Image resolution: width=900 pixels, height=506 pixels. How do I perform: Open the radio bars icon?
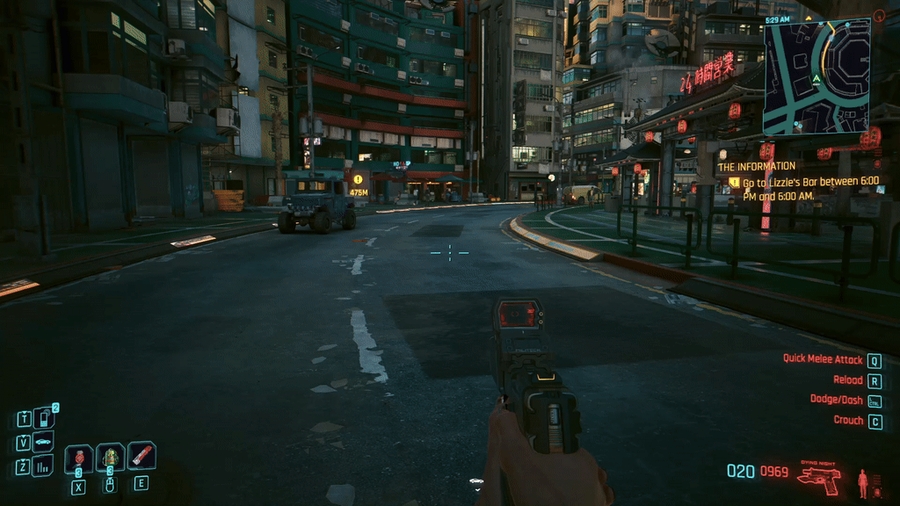(x=43, y=466)
